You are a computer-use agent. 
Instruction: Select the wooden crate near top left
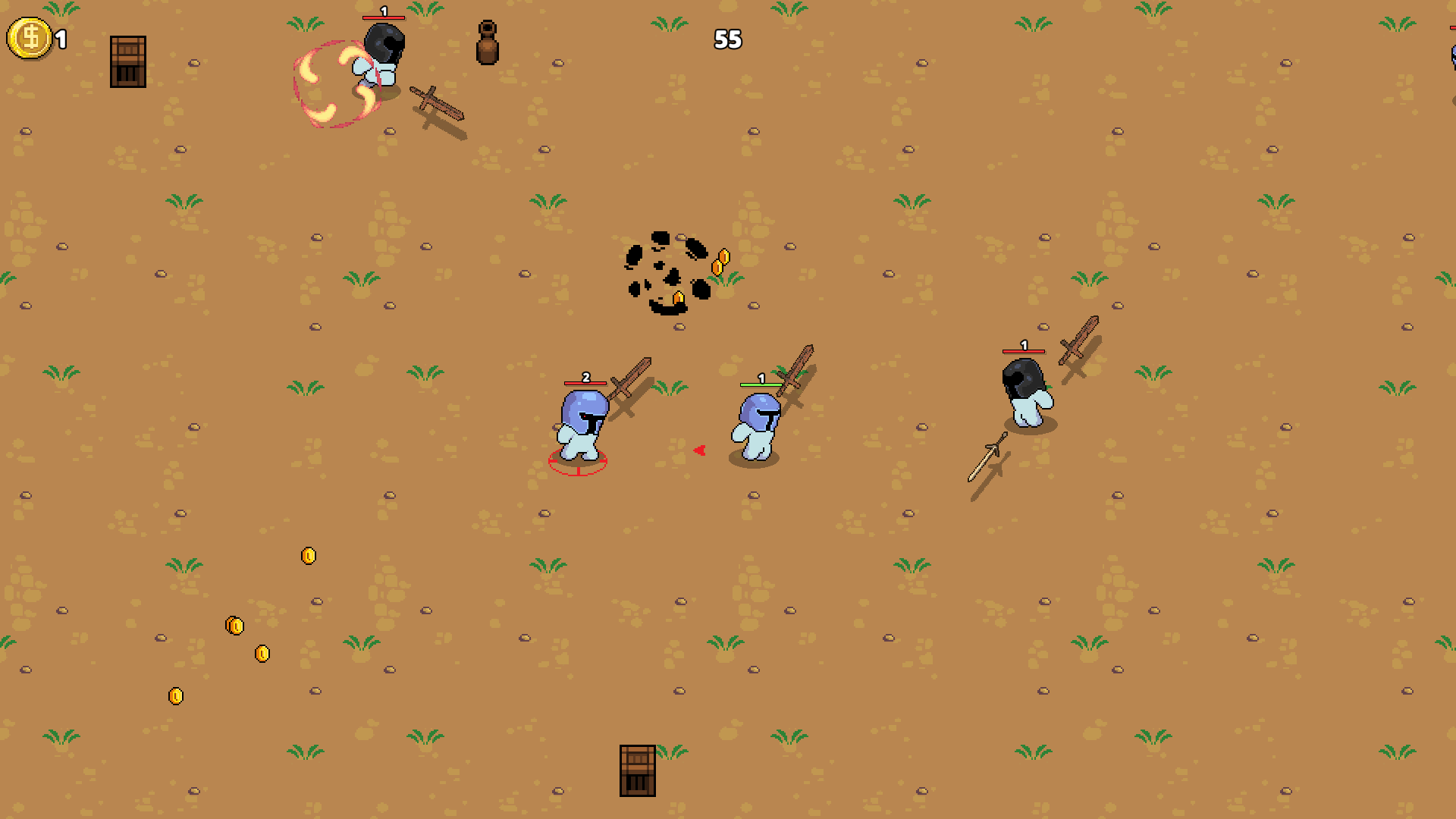tap(127, 61)
